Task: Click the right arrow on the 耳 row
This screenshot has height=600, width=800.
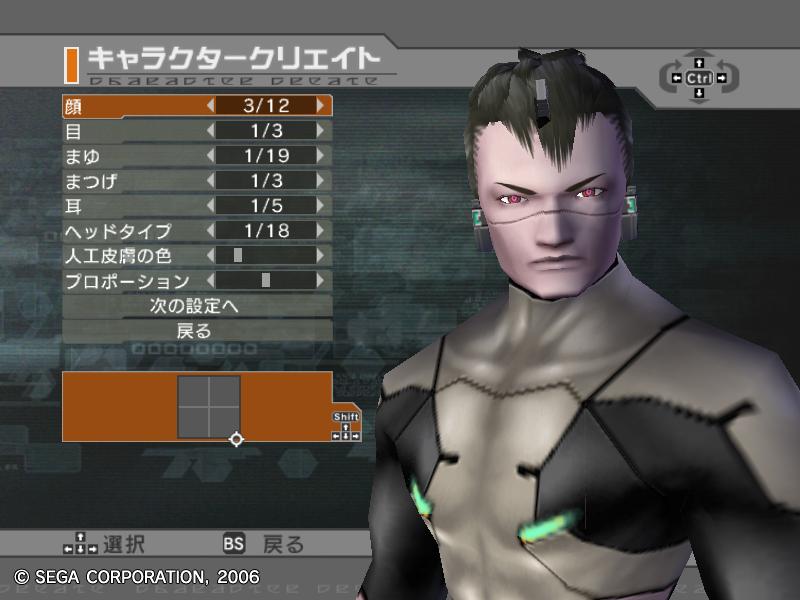Action: click(x=320, y=206)
